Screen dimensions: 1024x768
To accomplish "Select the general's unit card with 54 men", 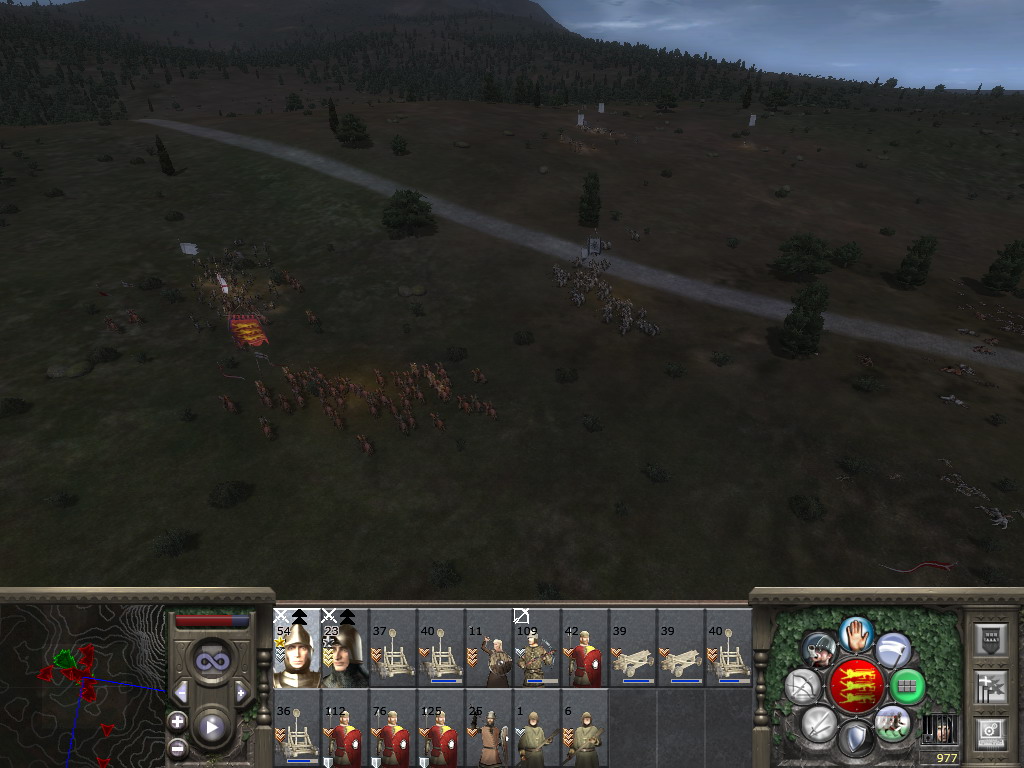I will [x=297, y=648].
